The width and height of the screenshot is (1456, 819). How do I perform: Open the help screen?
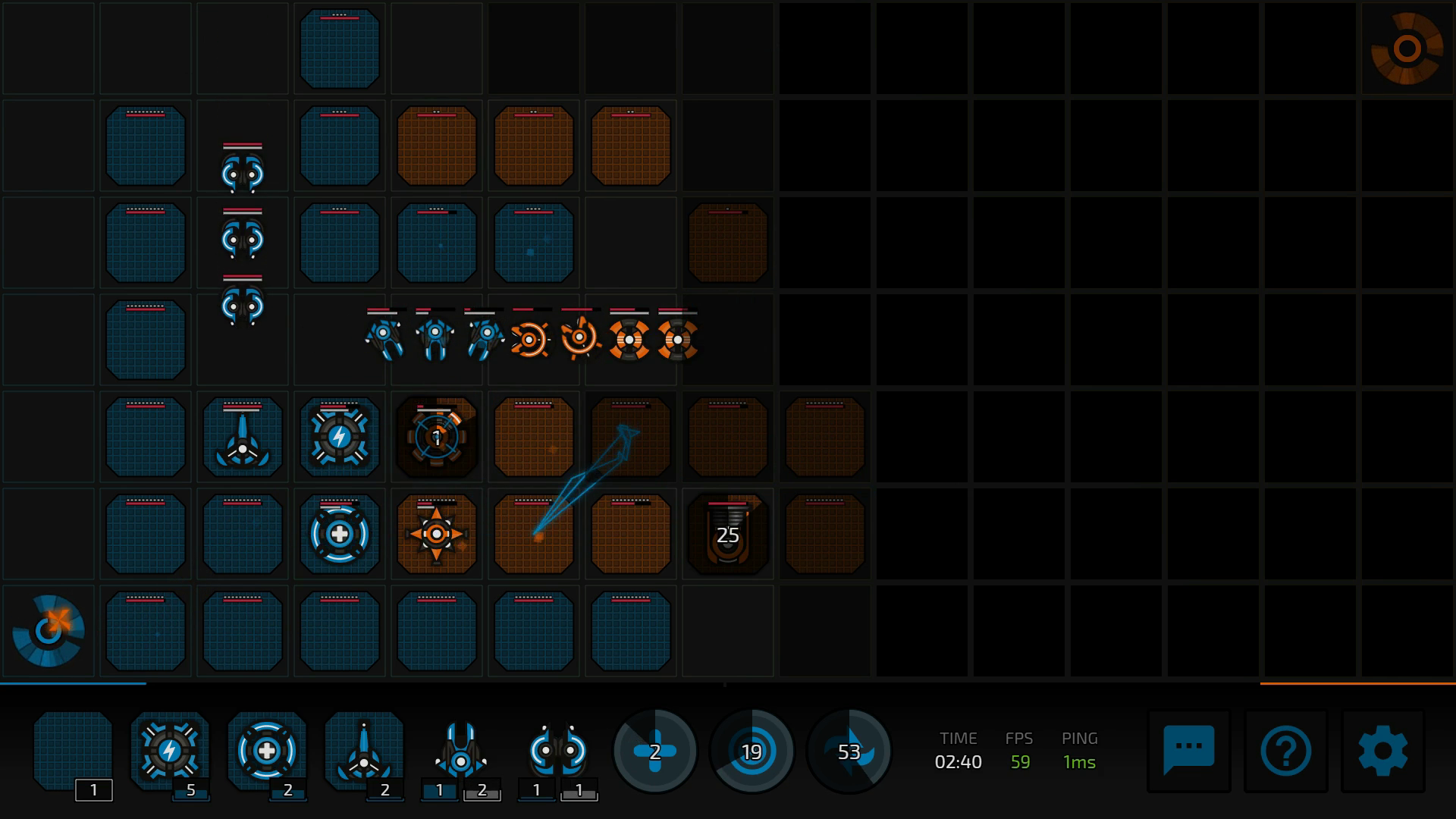(x=1285, y=751)
